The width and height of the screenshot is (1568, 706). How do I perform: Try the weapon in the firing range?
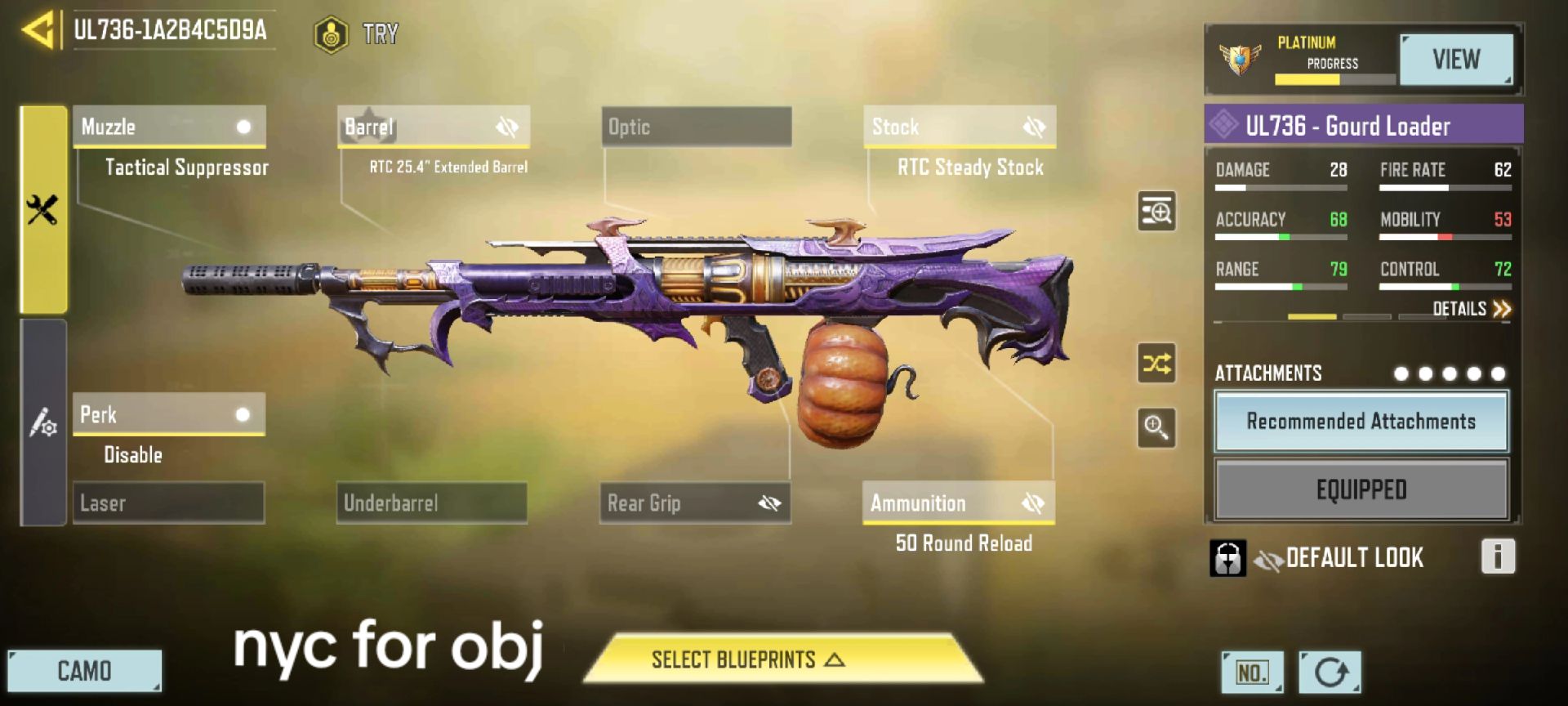point(357,34)
